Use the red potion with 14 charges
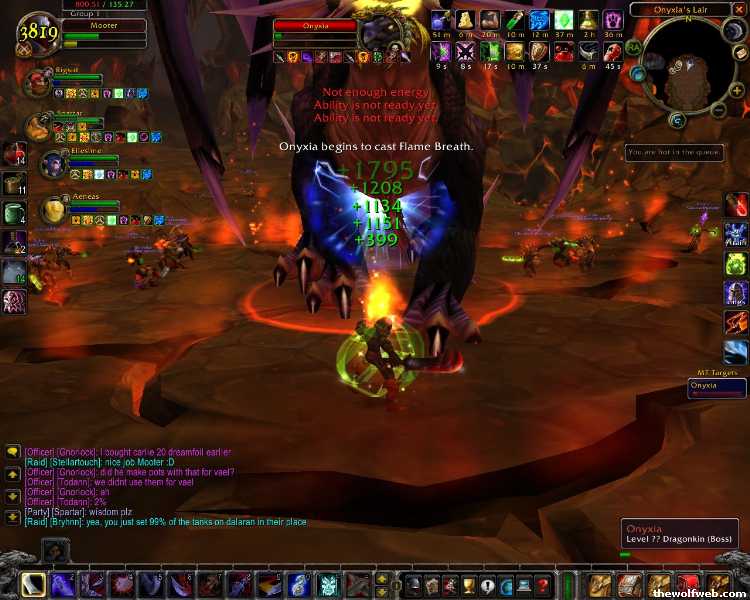 [x=15, y=153]
